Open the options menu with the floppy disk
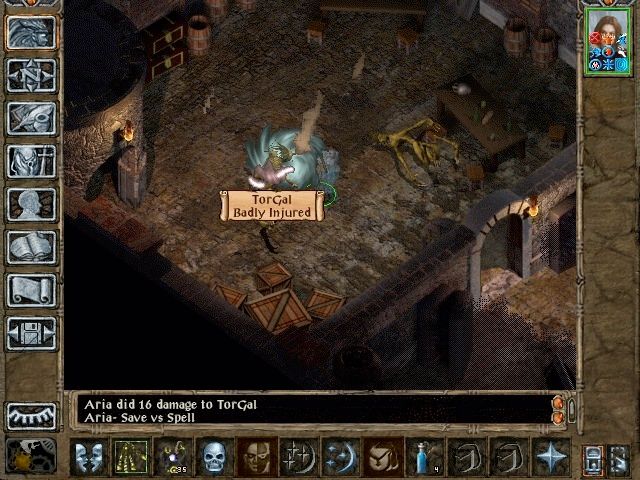The width and height of the screenshot is (640, 480). point(31,333)
